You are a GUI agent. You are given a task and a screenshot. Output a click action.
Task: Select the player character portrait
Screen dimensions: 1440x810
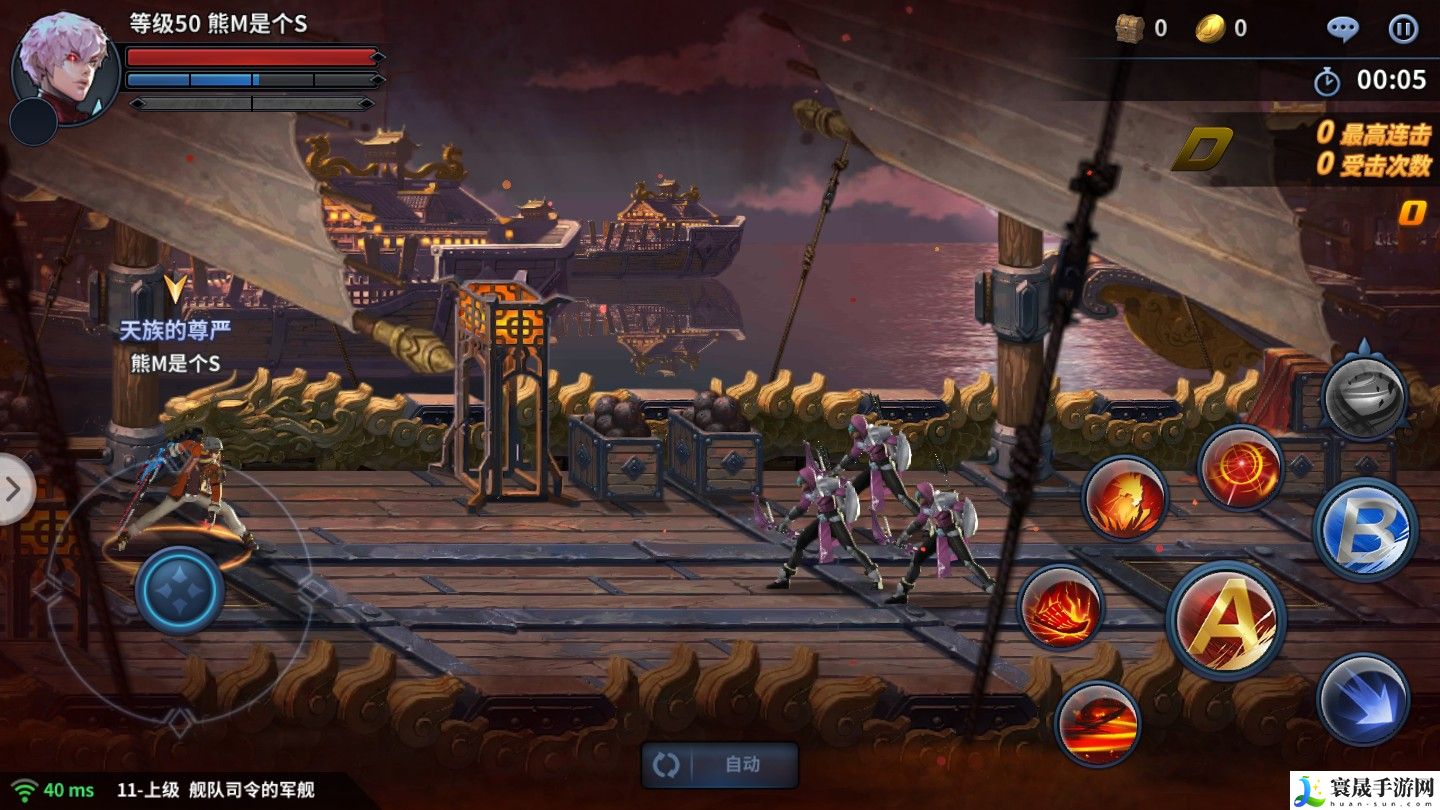point(65,68)
